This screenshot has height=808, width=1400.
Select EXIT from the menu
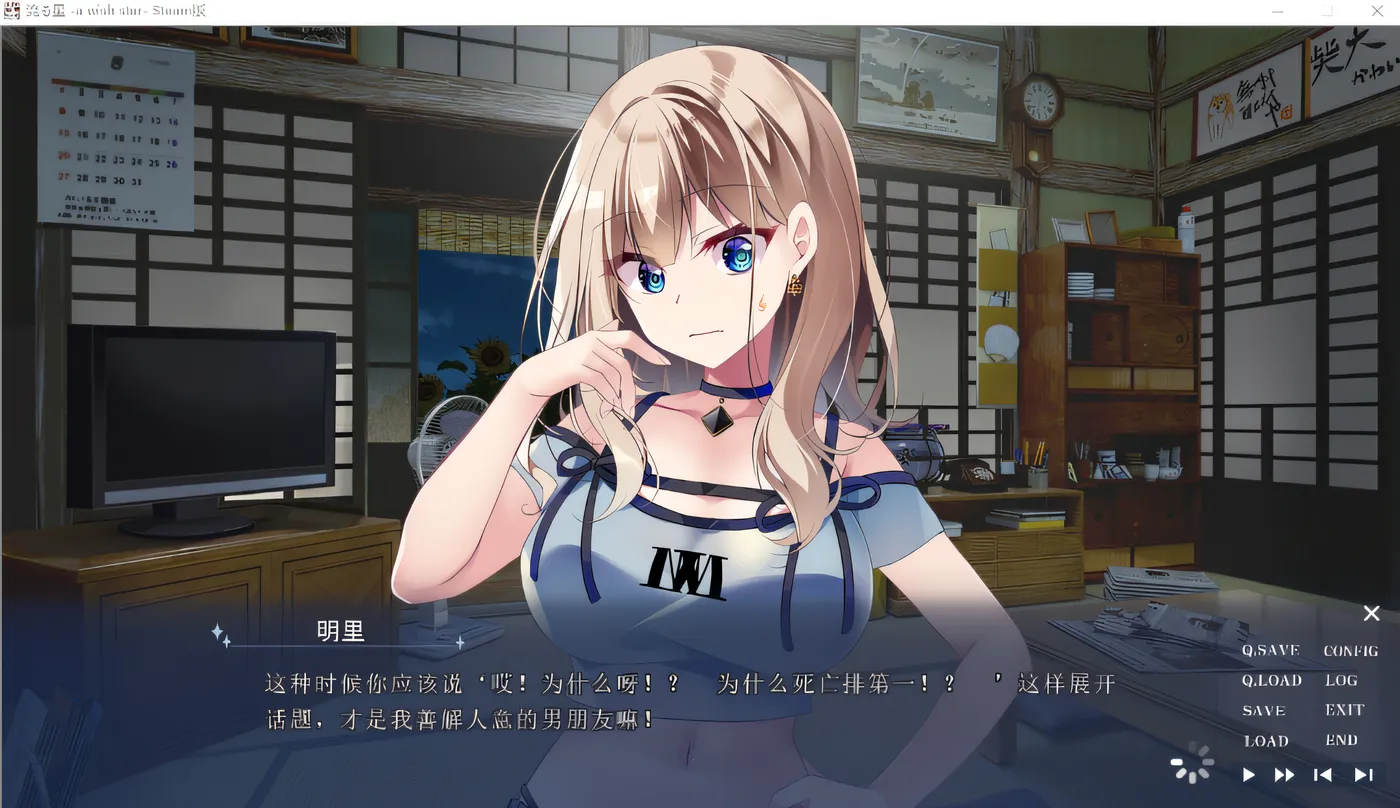coord(1343,710)
